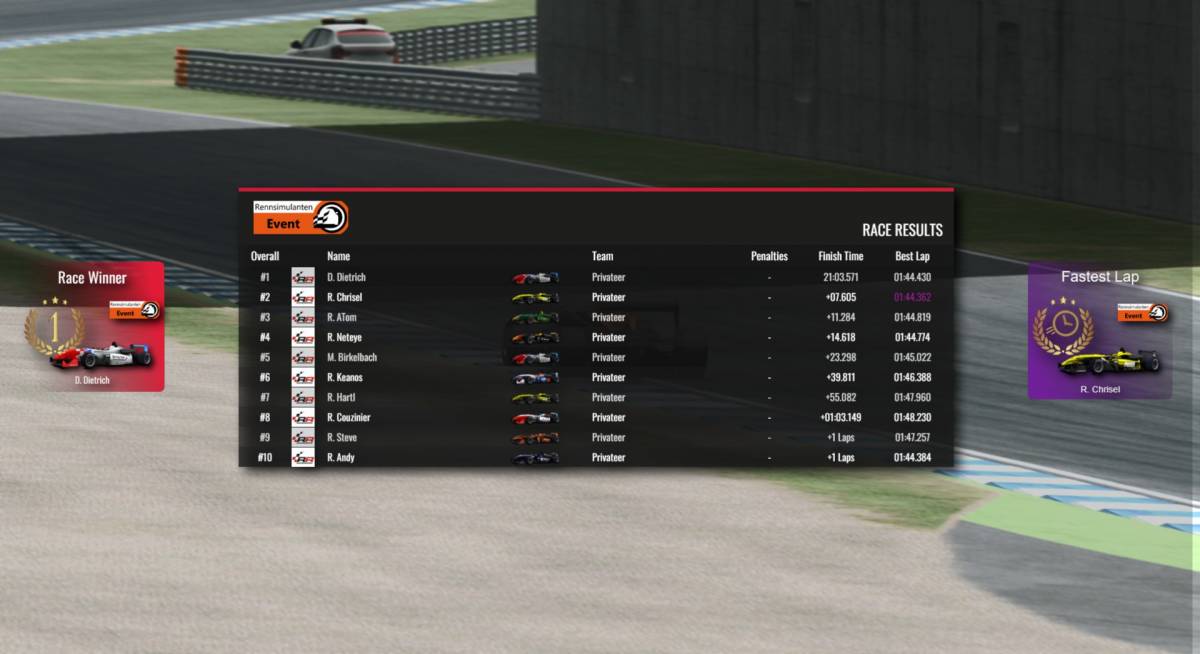Screen dimensions: 1200x654
Task: Click the Rennsimulanten Event logo above results
Action: click(301, 217)
